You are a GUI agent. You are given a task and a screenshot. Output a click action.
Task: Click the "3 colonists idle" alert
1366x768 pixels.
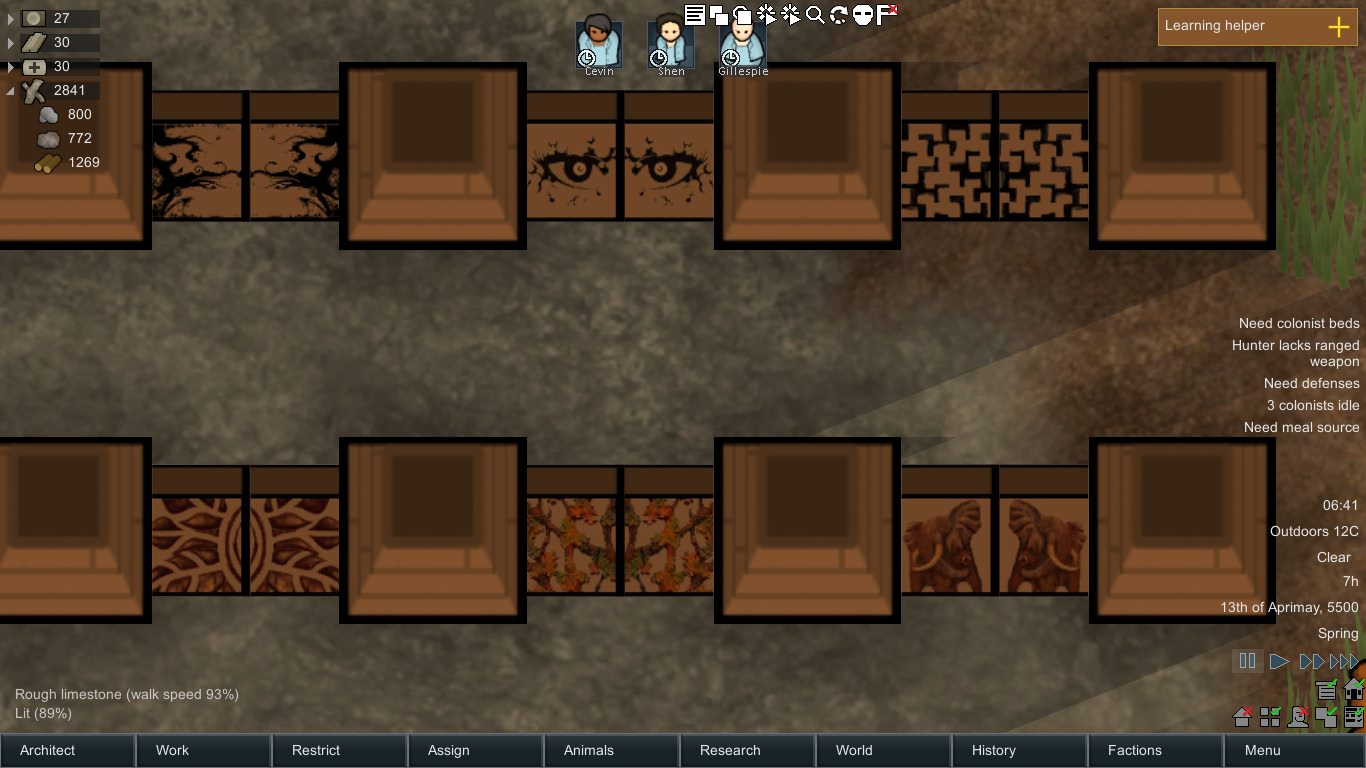click(x=1311, y=405)
